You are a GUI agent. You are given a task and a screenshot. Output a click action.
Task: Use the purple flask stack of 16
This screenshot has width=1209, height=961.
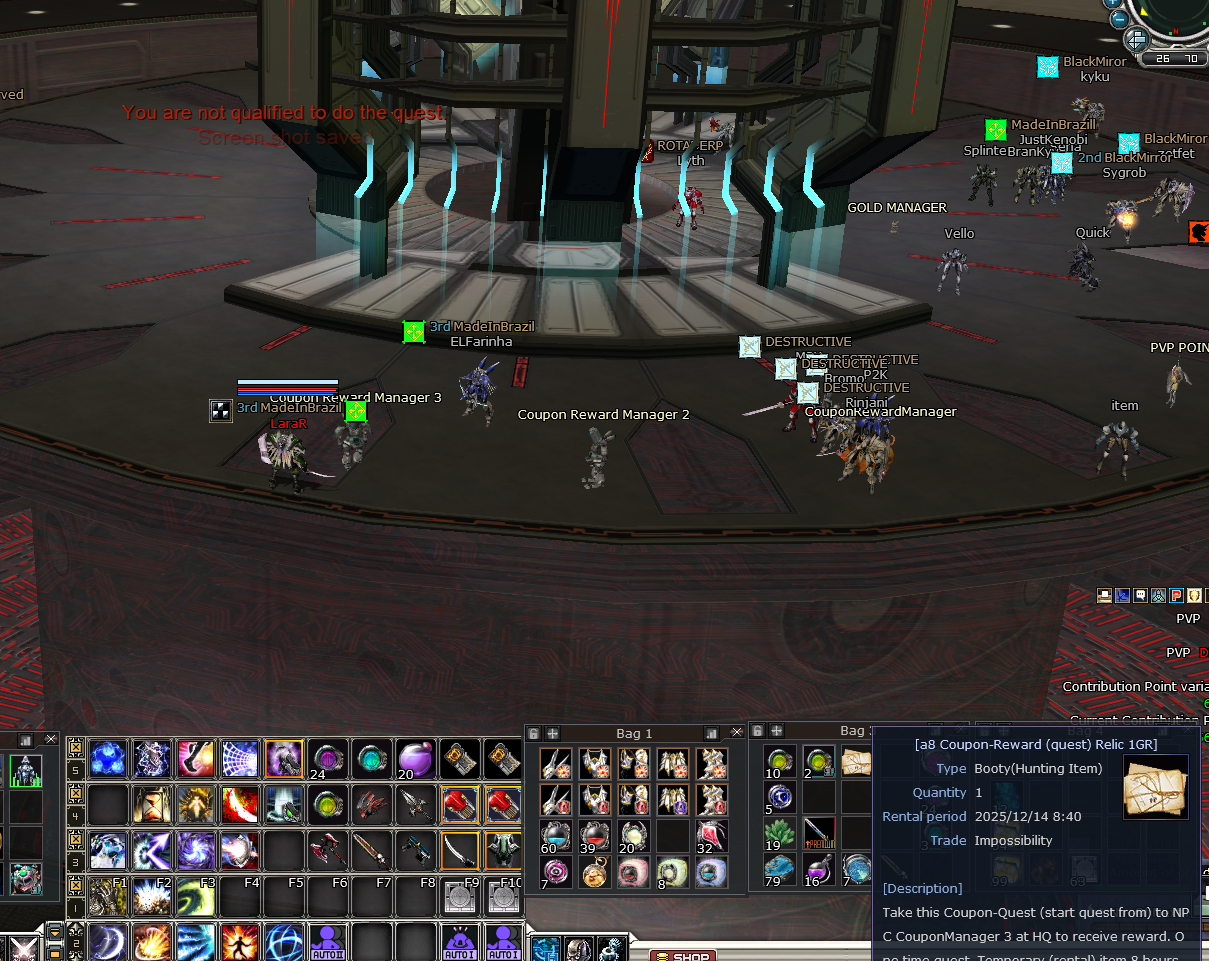tap(818, 869)
